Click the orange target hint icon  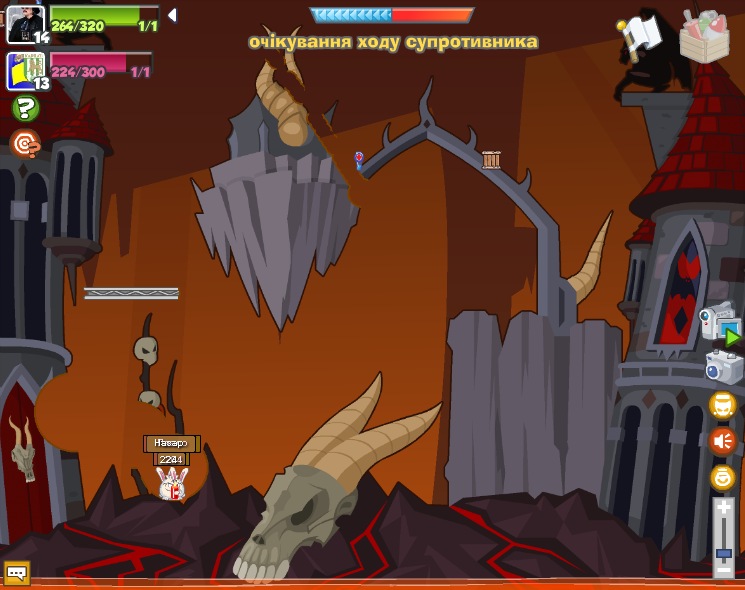click(x=25, y=144)
